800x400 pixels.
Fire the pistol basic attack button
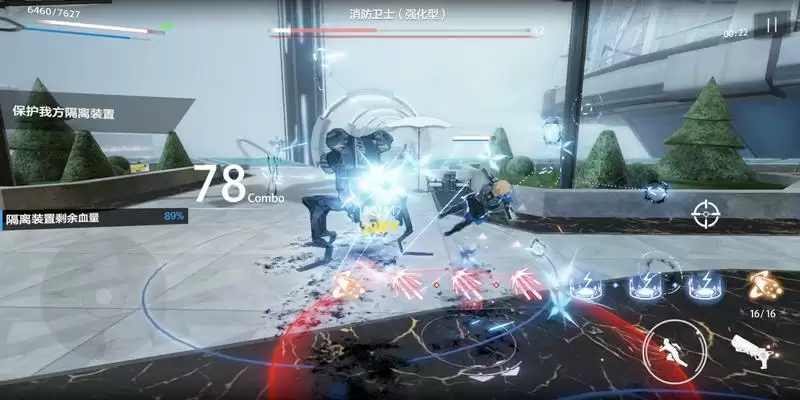tap(749, 349)
